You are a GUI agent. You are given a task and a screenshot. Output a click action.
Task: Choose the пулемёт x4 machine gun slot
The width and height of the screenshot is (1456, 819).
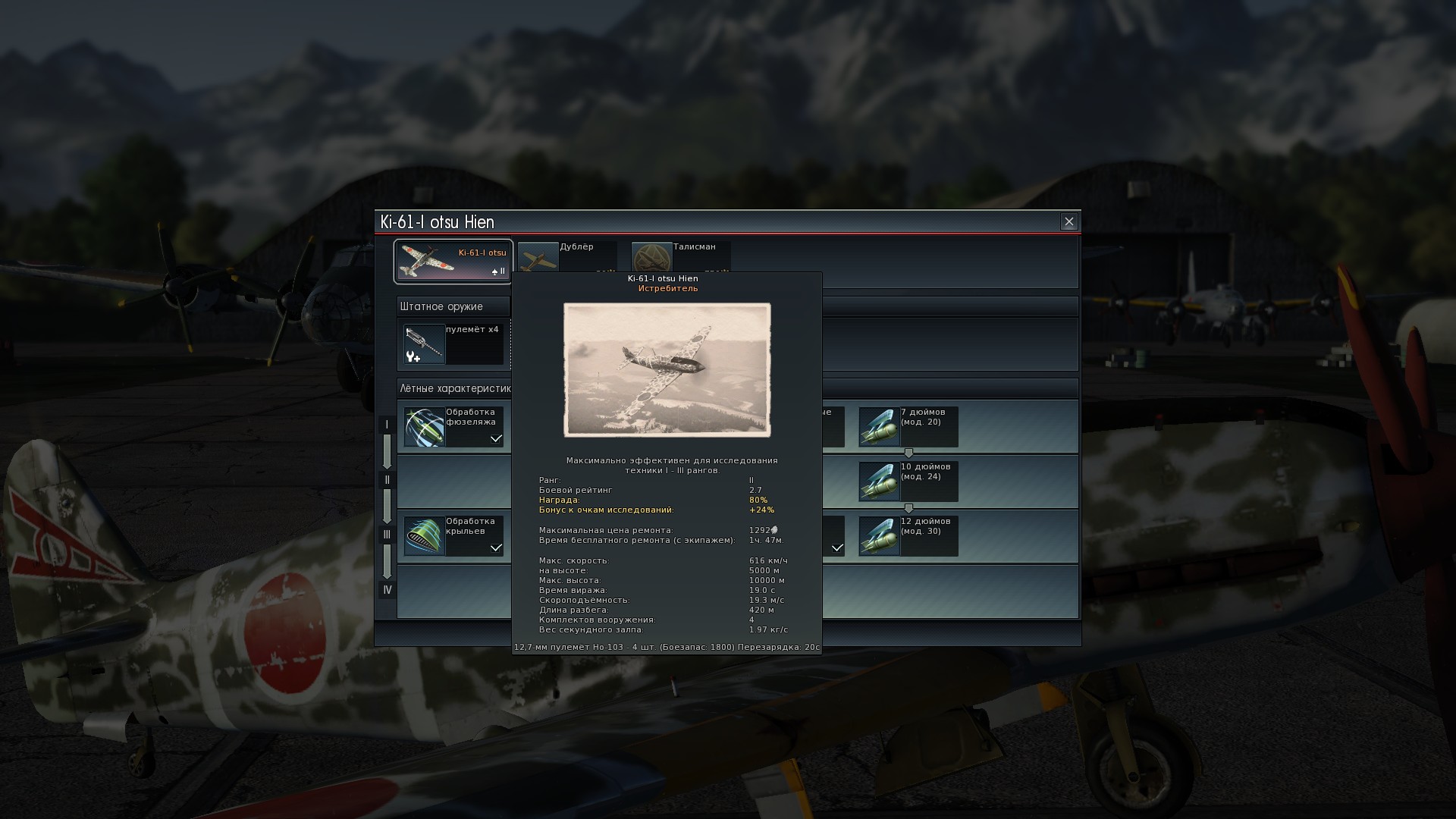pos(453,344)
